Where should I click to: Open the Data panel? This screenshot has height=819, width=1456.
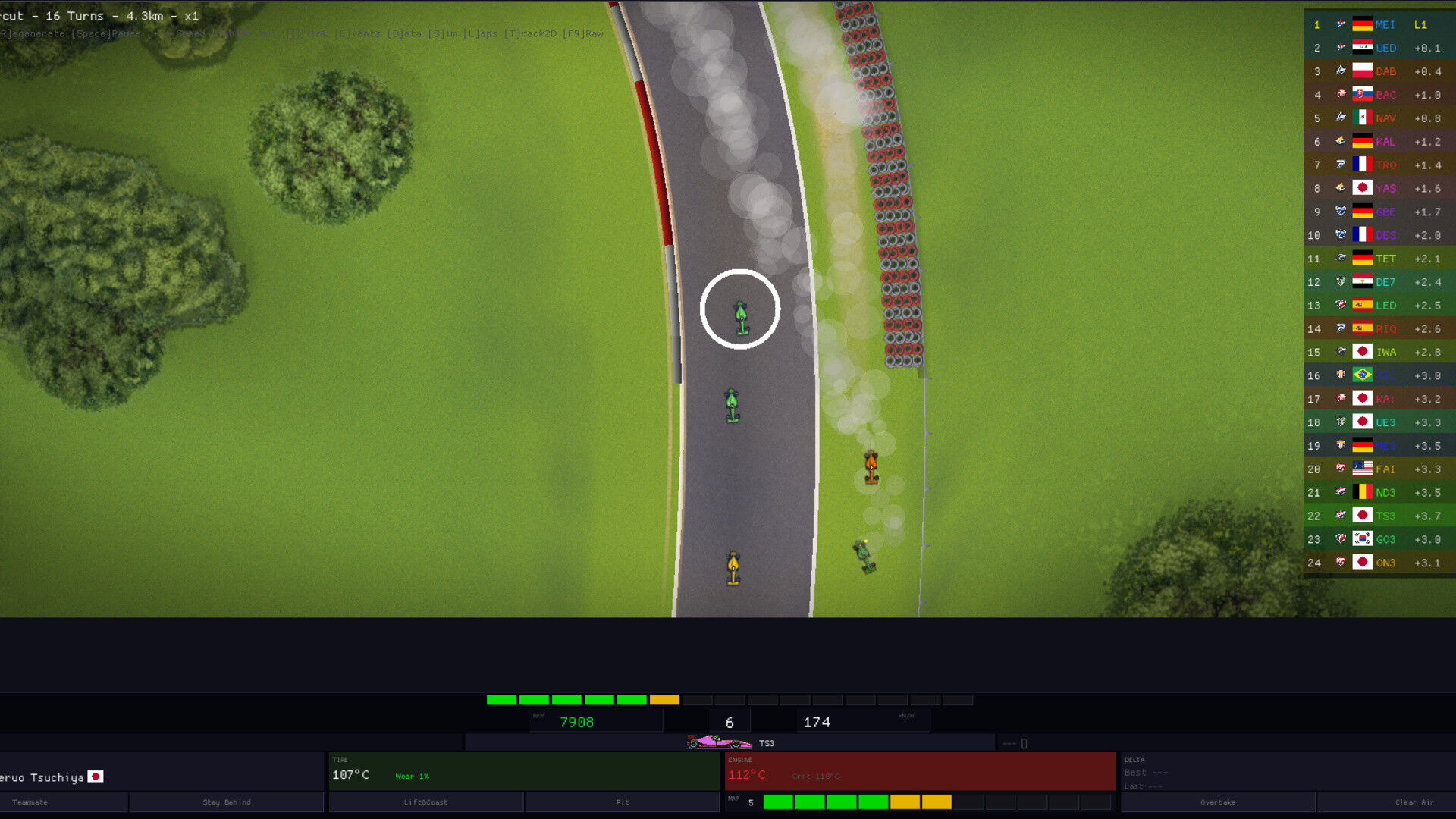[406, 33]
